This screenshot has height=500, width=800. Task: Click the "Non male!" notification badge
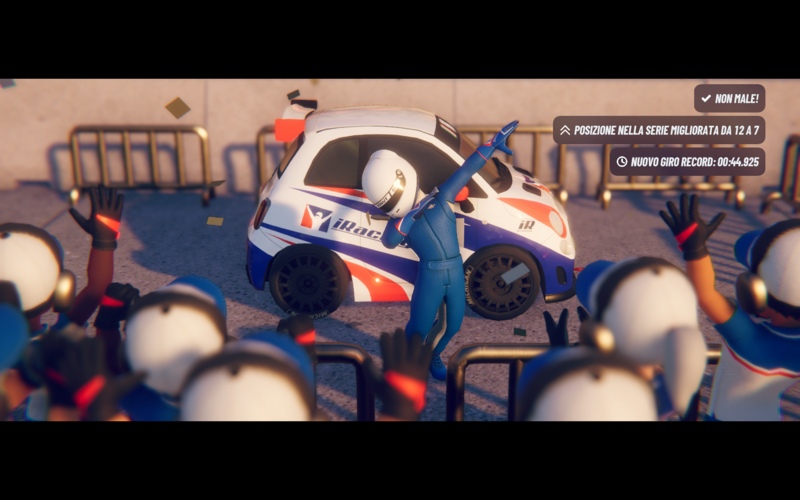pos(729,98)
